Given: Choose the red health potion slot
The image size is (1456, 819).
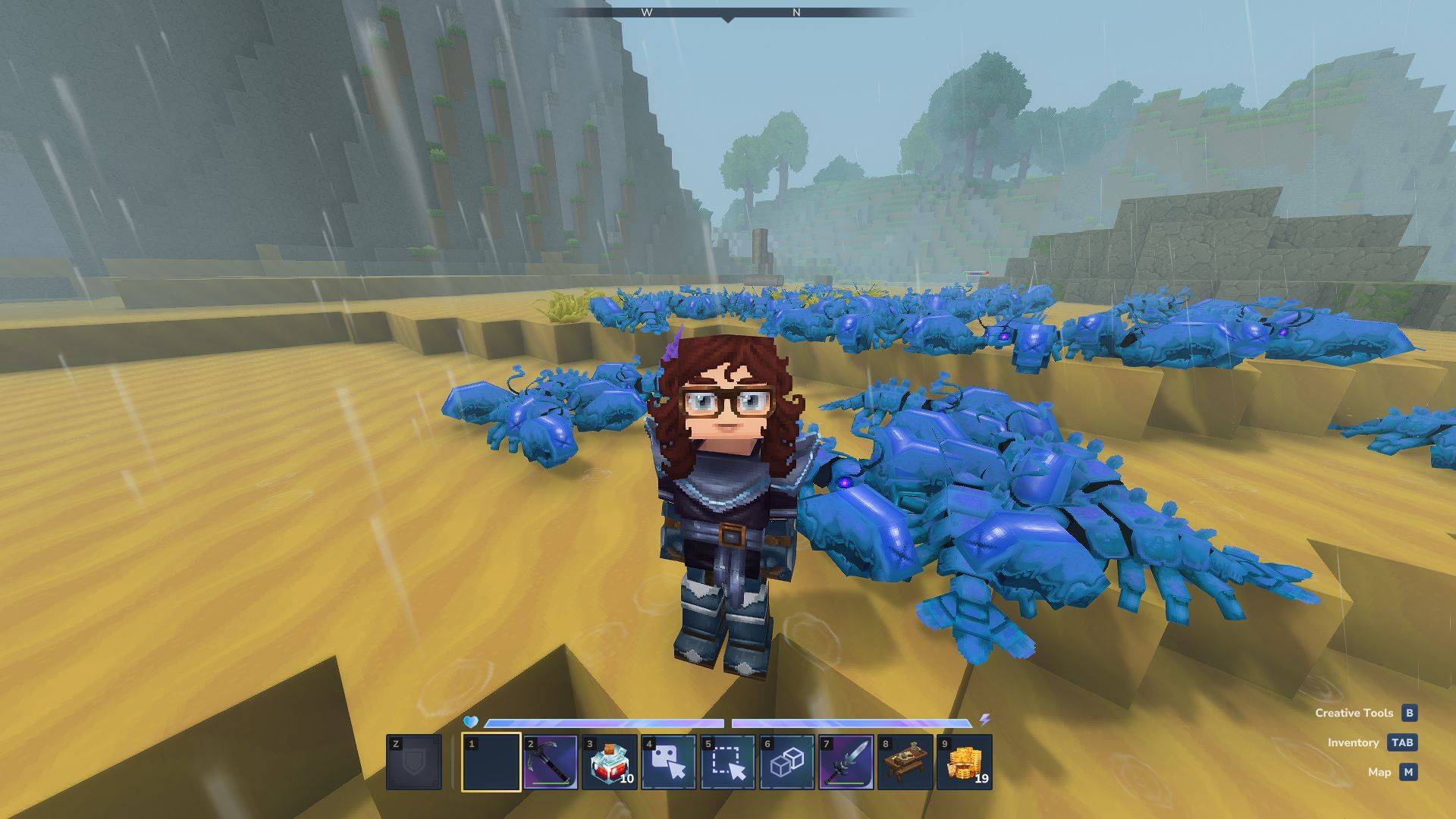Looking at the screenshot, I should tap(610, 762).
